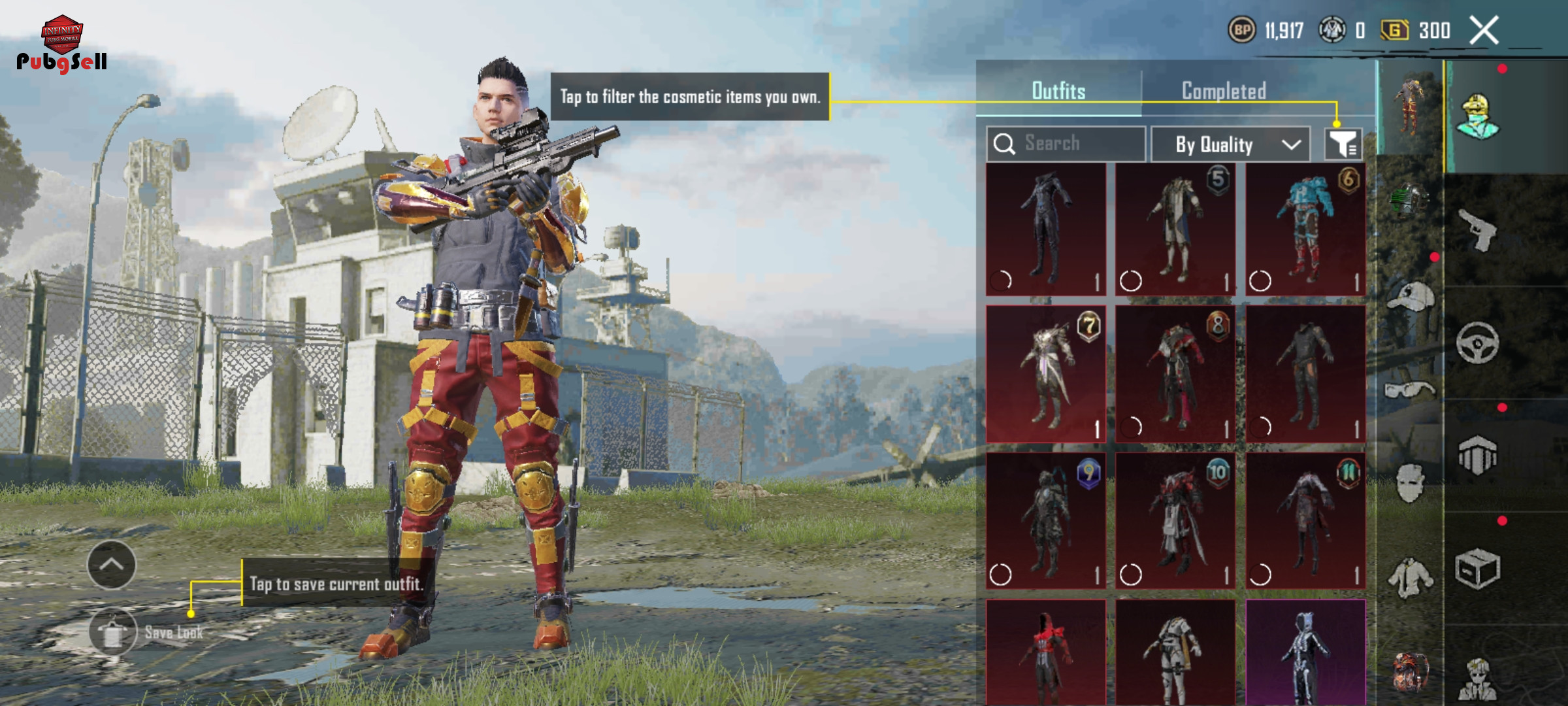1568x706 pixels.
Task: Click the up-arrow expand button
Action: 112,565
